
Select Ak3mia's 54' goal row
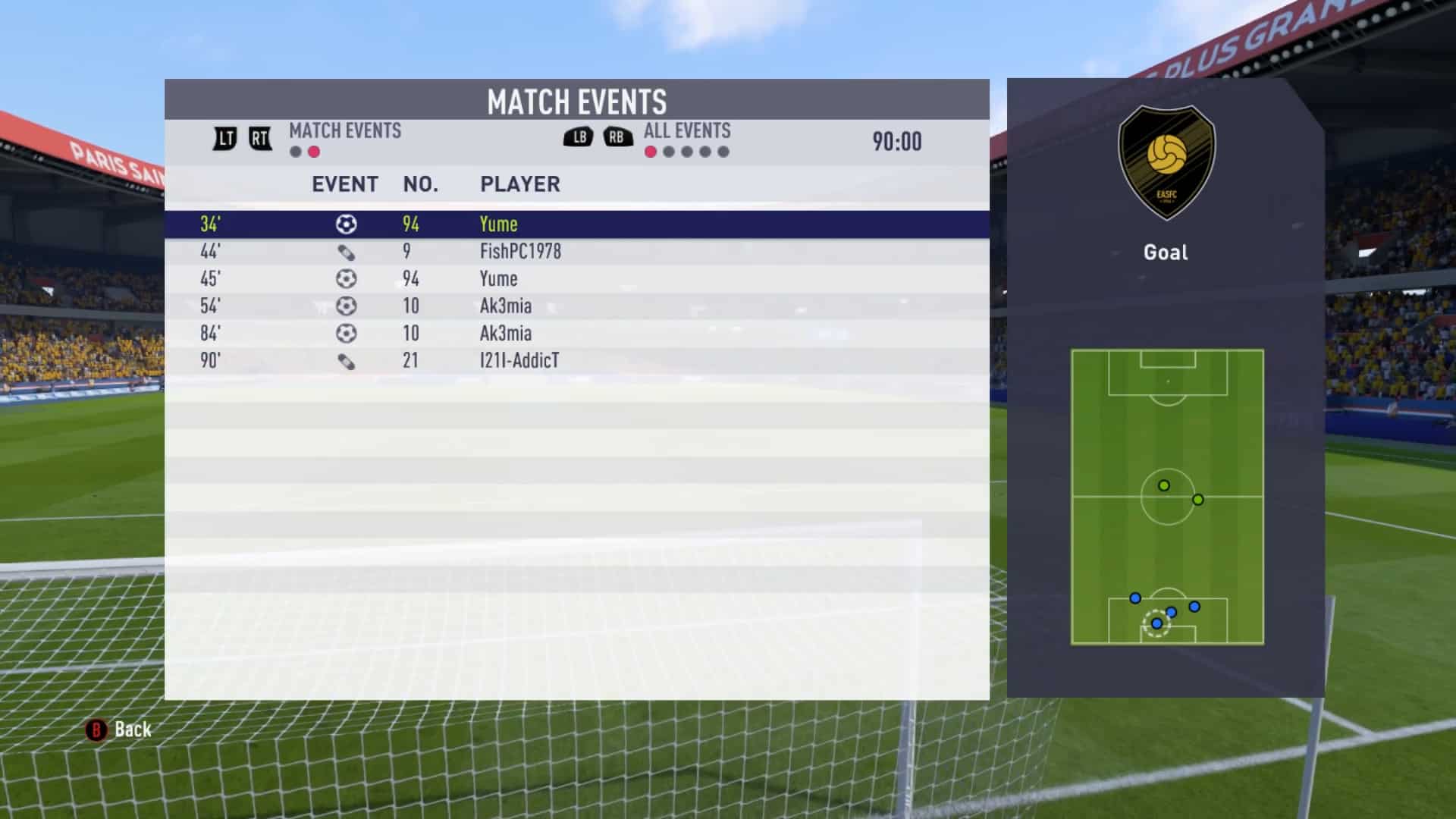click(576, 306)
